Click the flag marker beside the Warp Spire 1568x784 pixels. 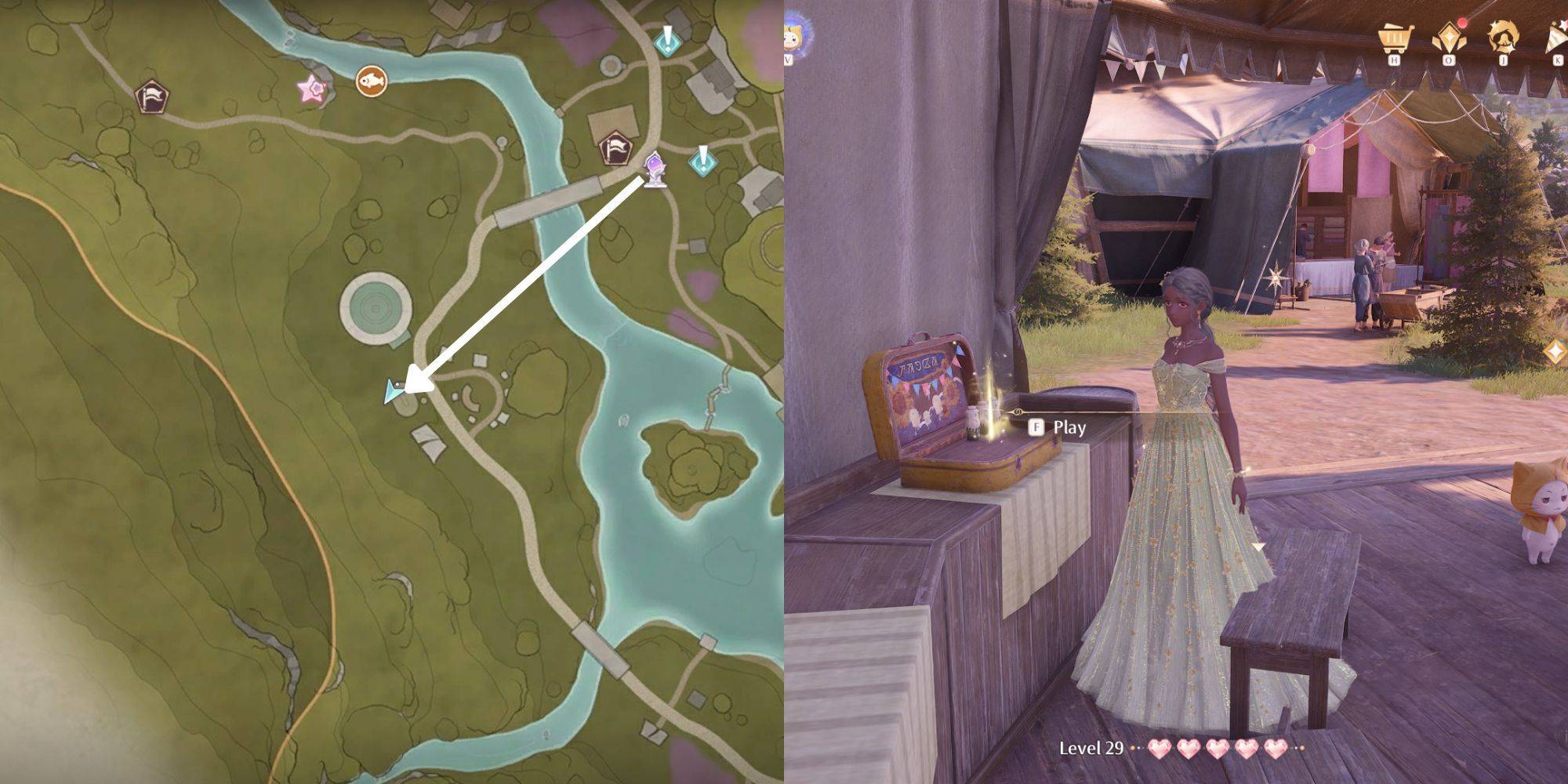[615, 147]
